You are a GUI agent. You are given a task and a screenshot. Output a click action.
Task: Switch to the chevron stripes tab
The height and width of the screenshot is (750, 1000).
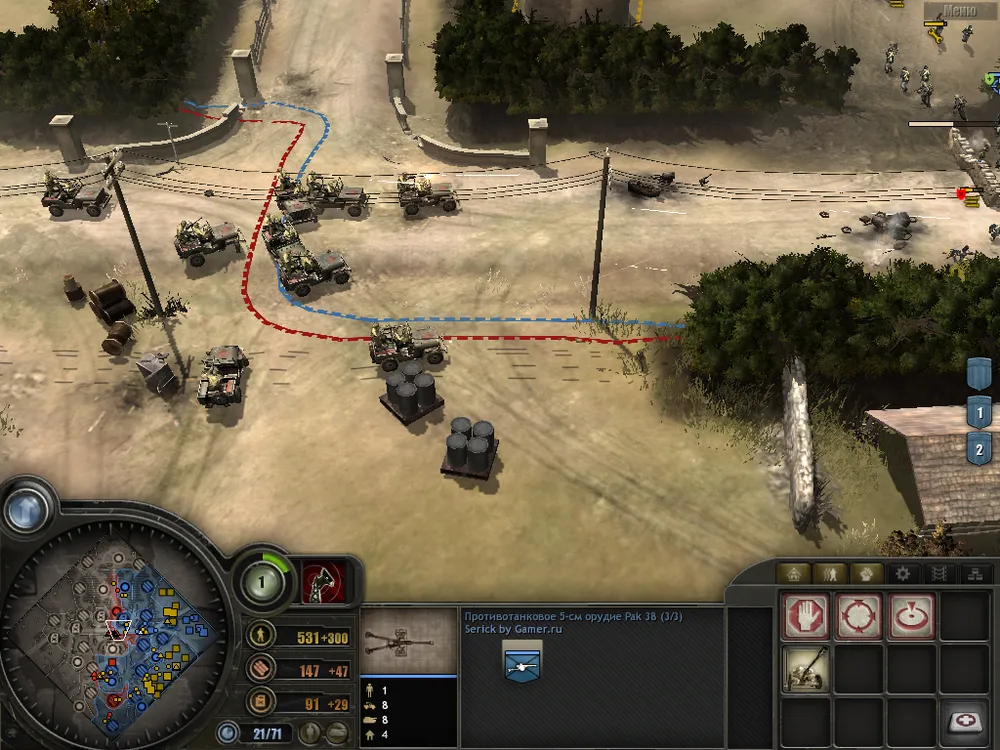(938, 574)
